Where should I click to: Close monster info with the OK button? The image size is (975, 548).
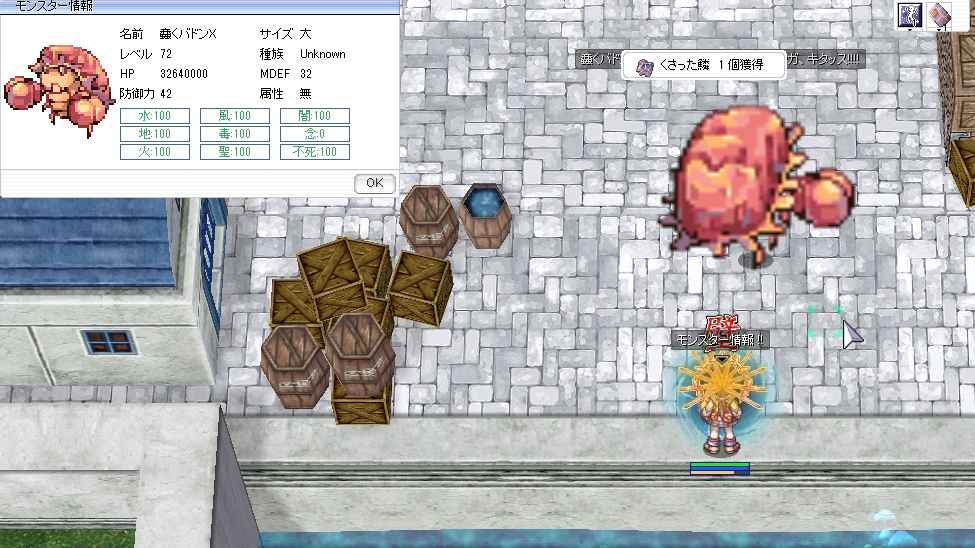point(375,183)
